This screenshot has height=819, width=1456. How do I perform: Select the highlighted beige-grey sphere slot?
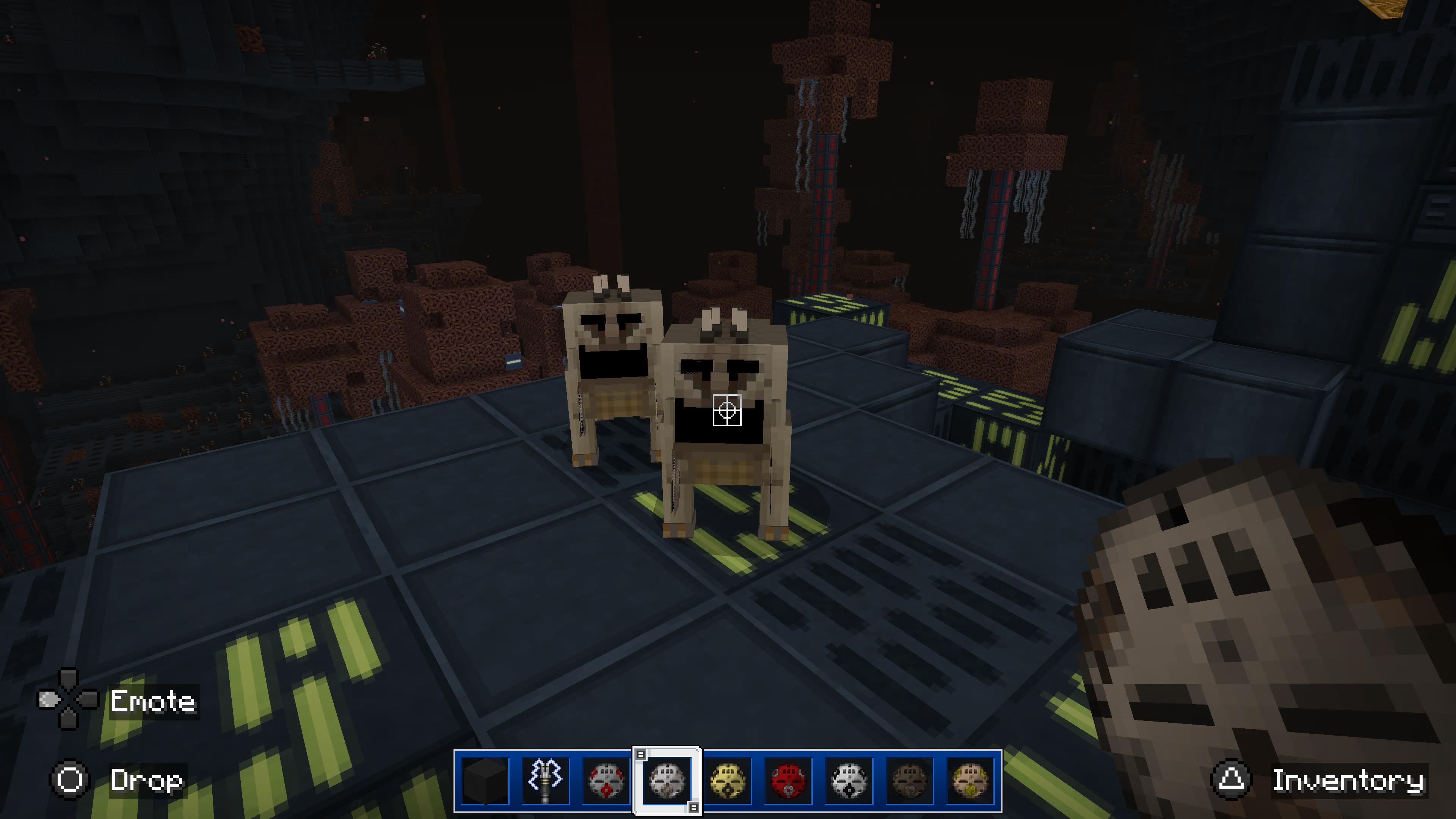tap(667, 781)
